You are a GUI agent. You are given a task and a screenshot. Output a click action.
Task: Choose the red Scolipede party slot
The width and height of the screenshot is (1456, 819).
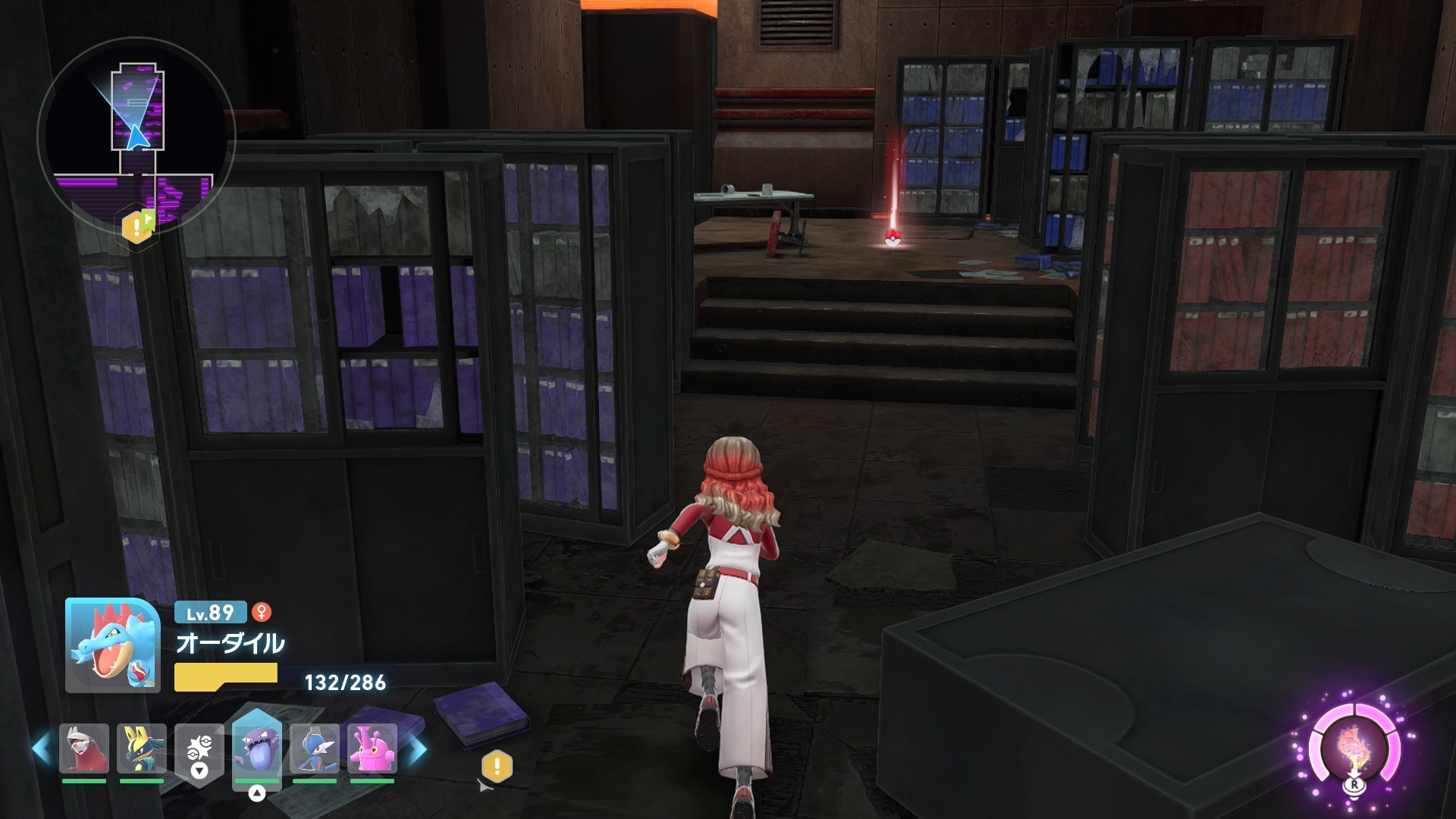point(84,748)
